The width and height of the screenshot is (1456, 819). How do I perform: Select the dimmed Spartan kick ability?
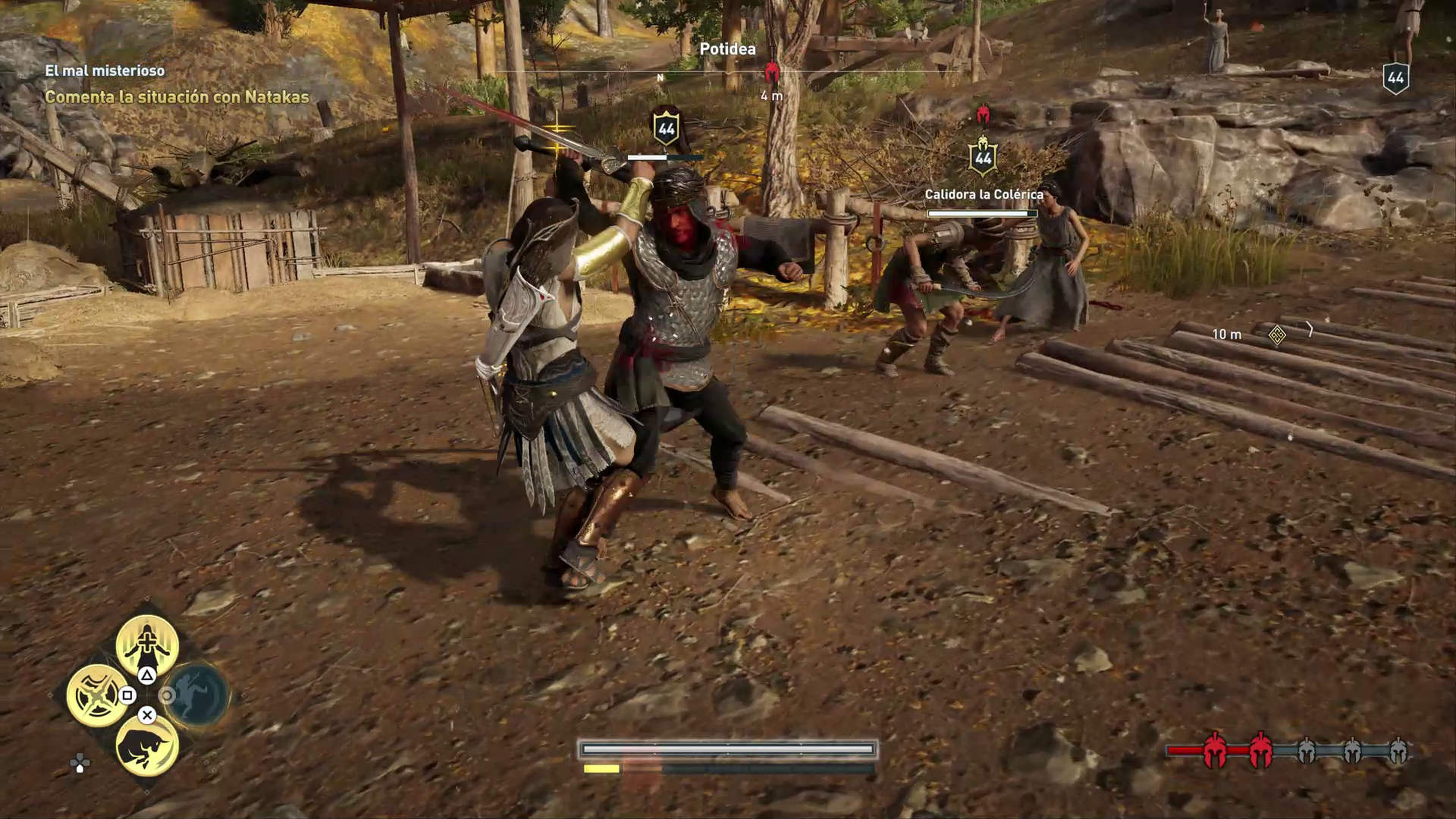pos(197,695)
